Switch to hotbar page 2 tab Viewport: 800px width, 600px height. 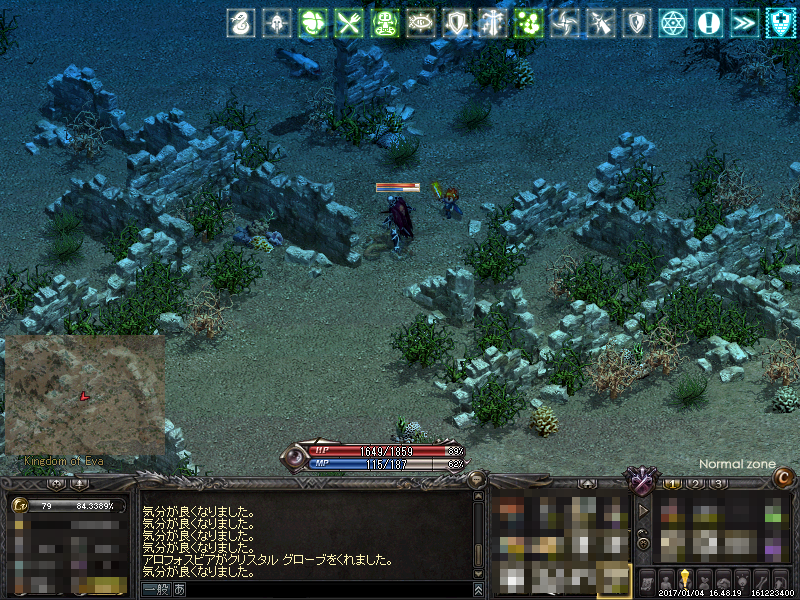695,484
